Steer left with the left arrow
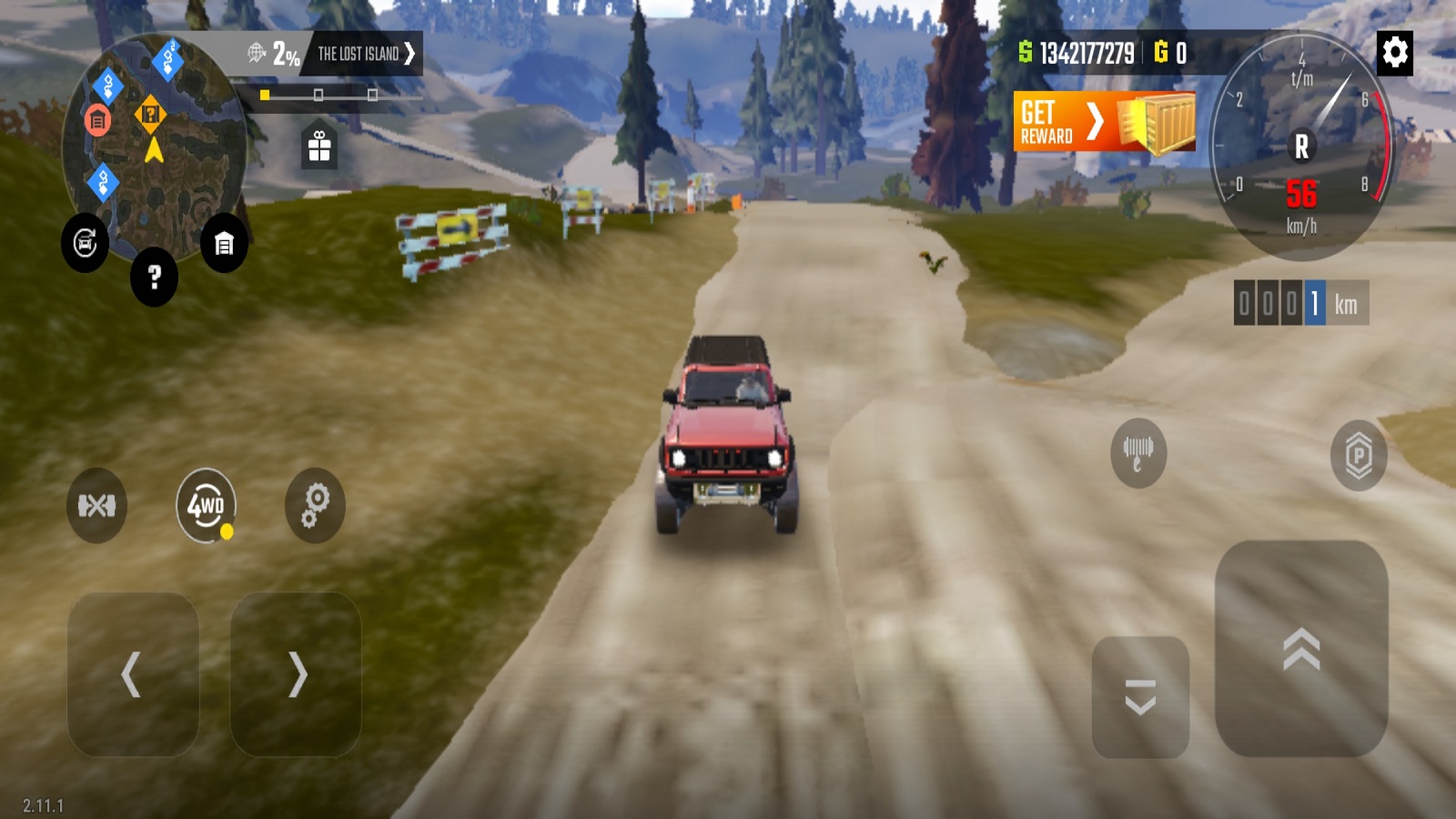Viewport: 1456px width, 819px height. tap(133, 674)
